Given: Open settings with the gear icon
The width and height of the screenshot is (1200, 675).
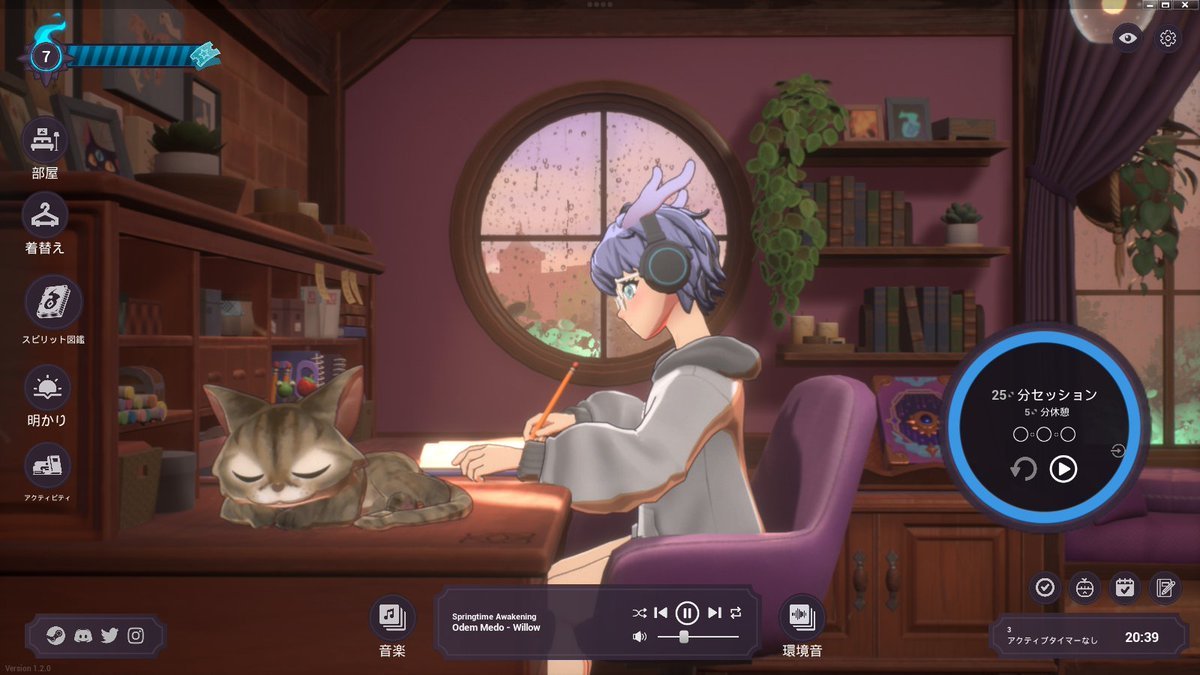Looking at the screenshot, I should [1167, 38].
